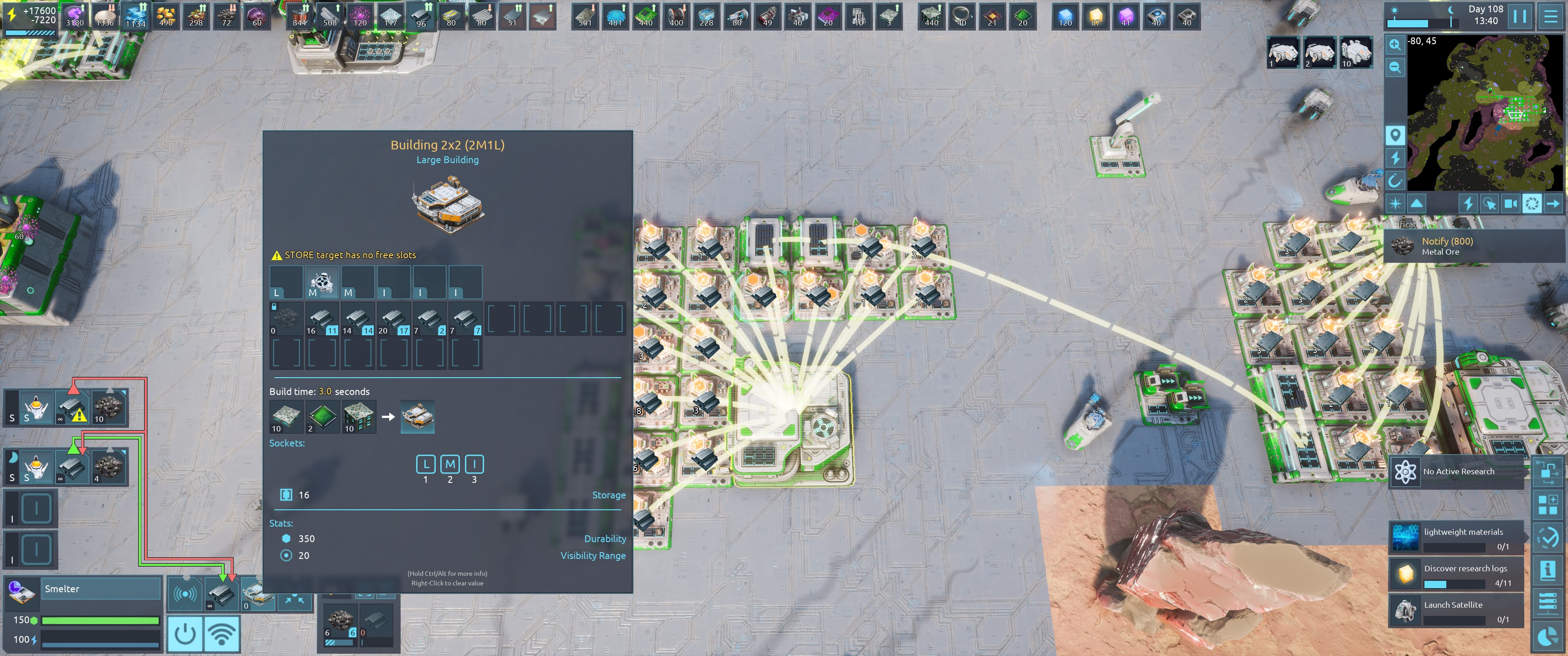
Task: Zoom out on the minimap
Action: 1395,67
